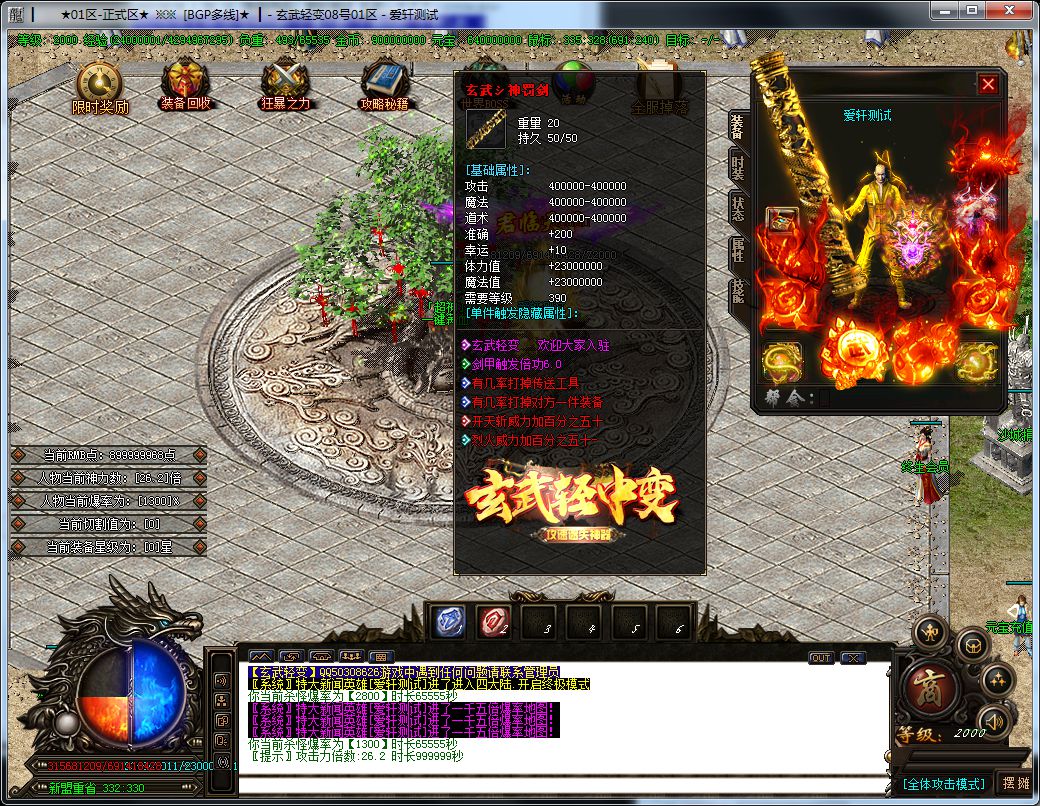The width and height of the screenshot is (1040, 806).
Task: Use the red potion in hotbar slot 2
Action: point(492,621)
